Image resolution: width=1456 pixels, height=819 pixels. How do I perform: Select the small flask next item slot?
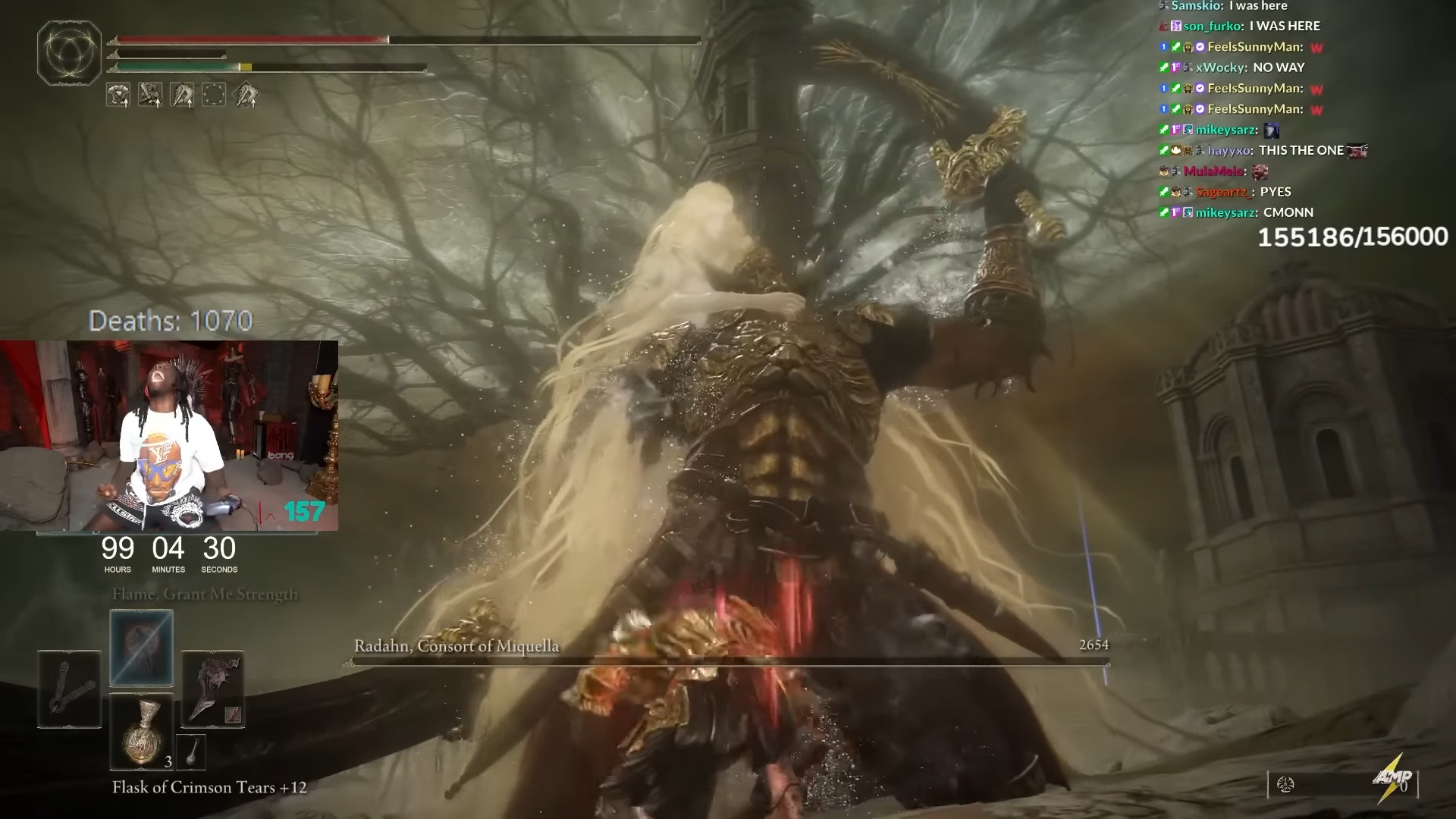click(191, 751)
